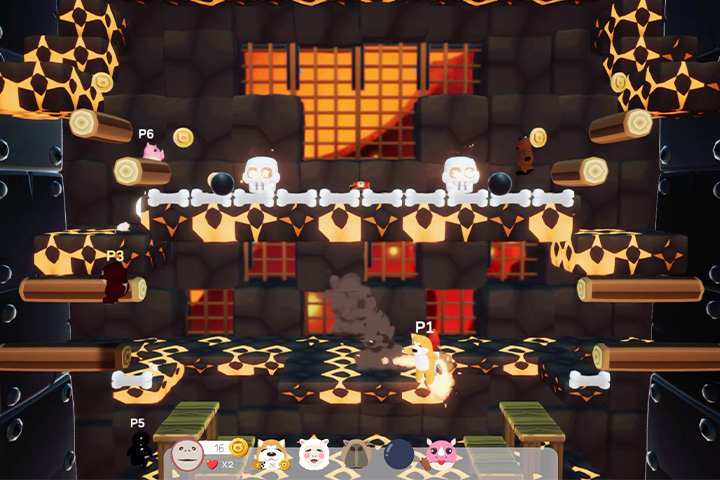Select the dark blue ball character icon

pyautogui.click(x=399, y=455)
